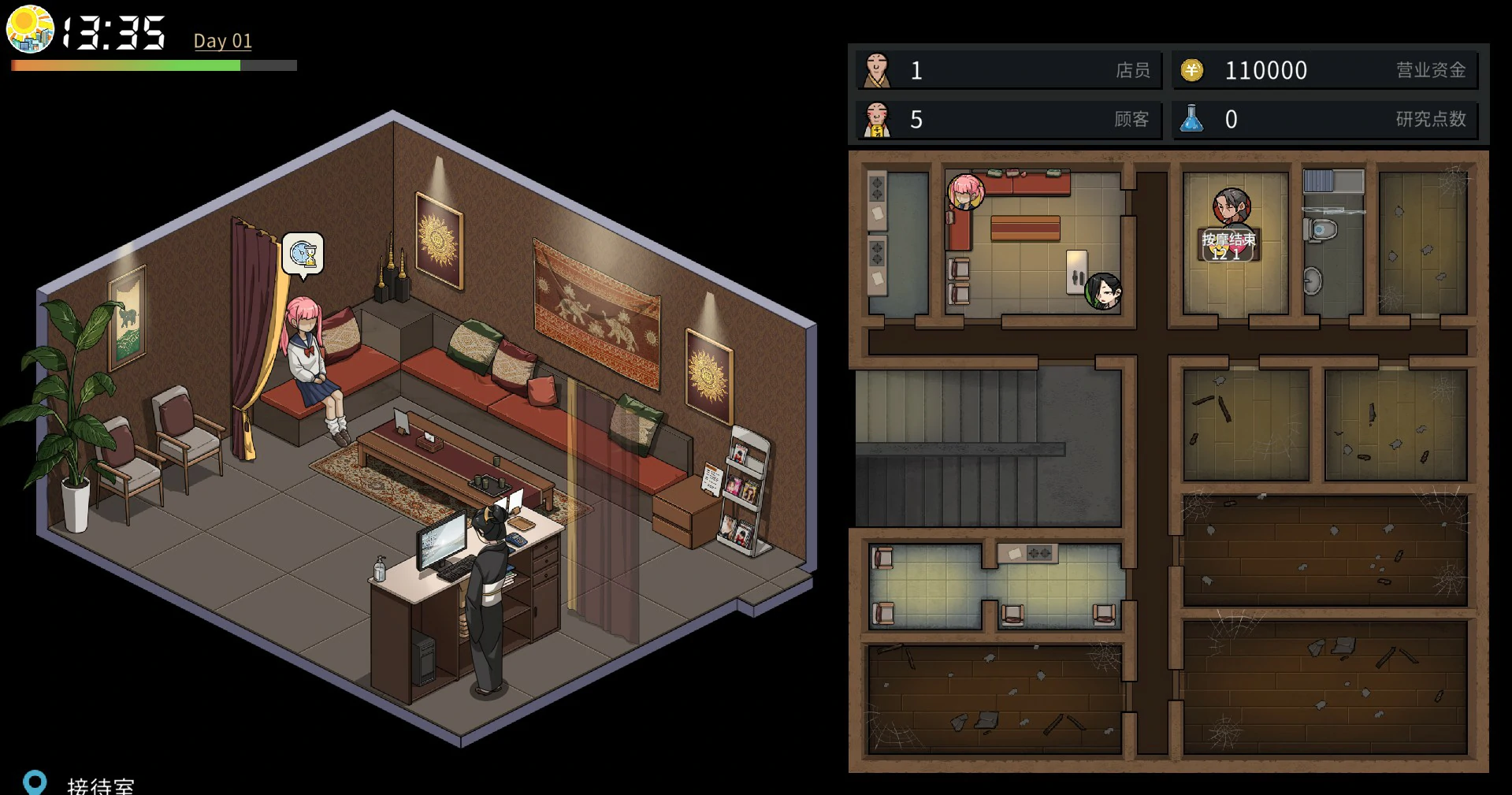
Task: Open the 店员 staff panel
Action: pos(1008,71)
